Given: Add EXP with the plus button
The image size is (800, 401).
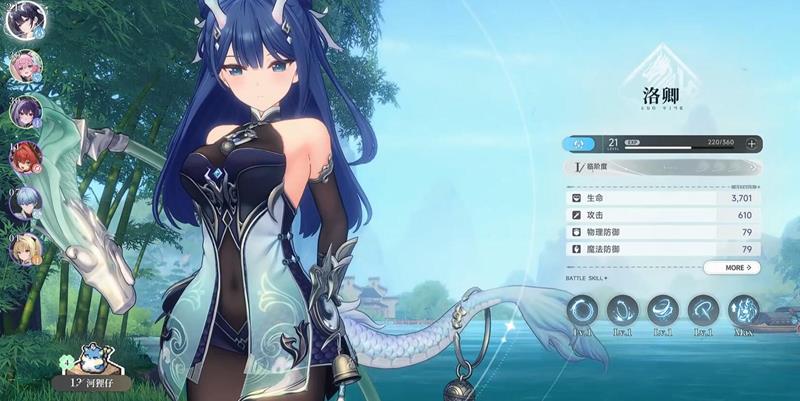Looking at the screenshot, I should click(x=751, y=144).
